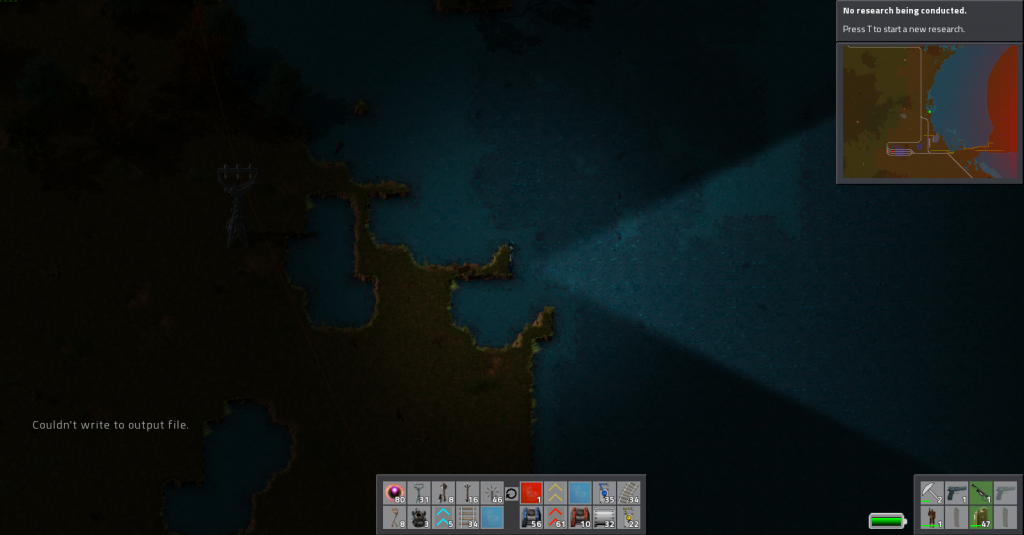The height and width of the screenshot is (535, 1024).
Task: Select the blue inserter stack of 35
Action: coord(604,493)
